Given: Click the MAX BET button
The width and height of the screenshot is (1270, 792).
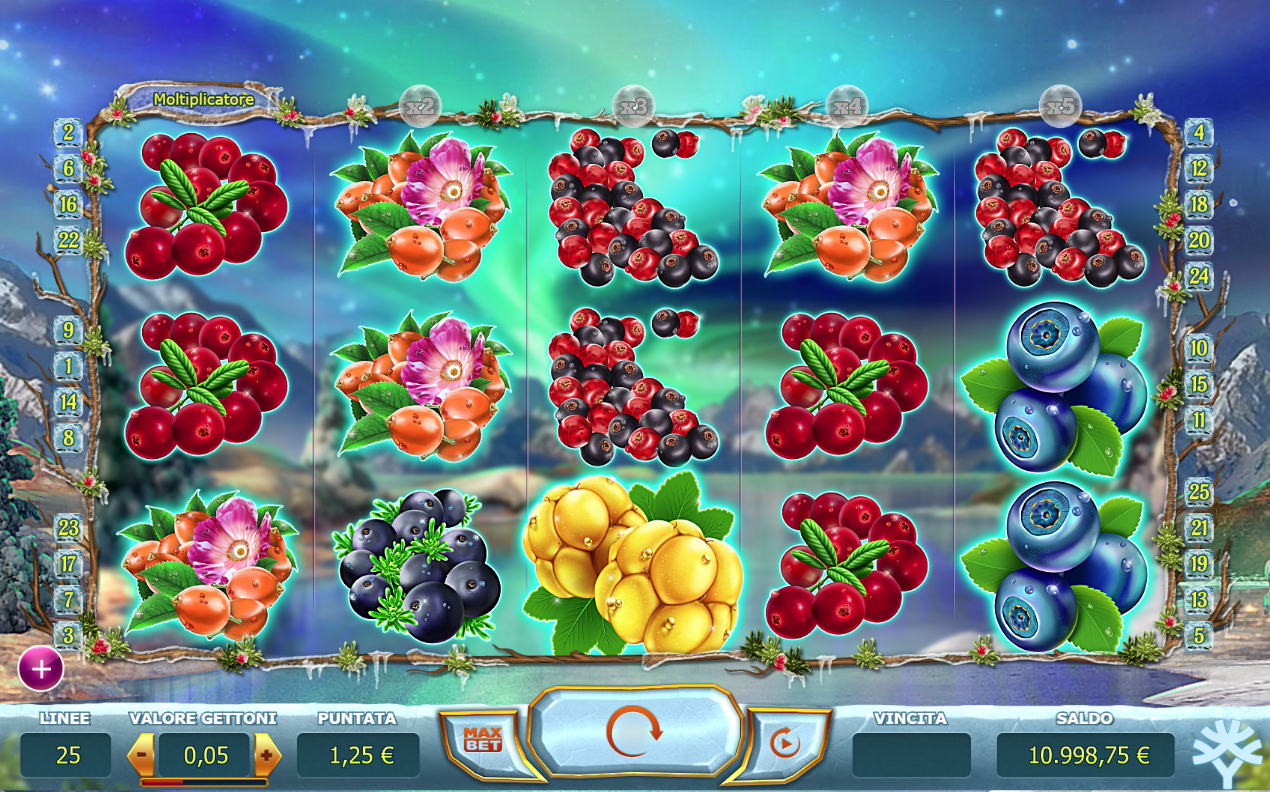Looking at the screenshot, I should (481, 741).
